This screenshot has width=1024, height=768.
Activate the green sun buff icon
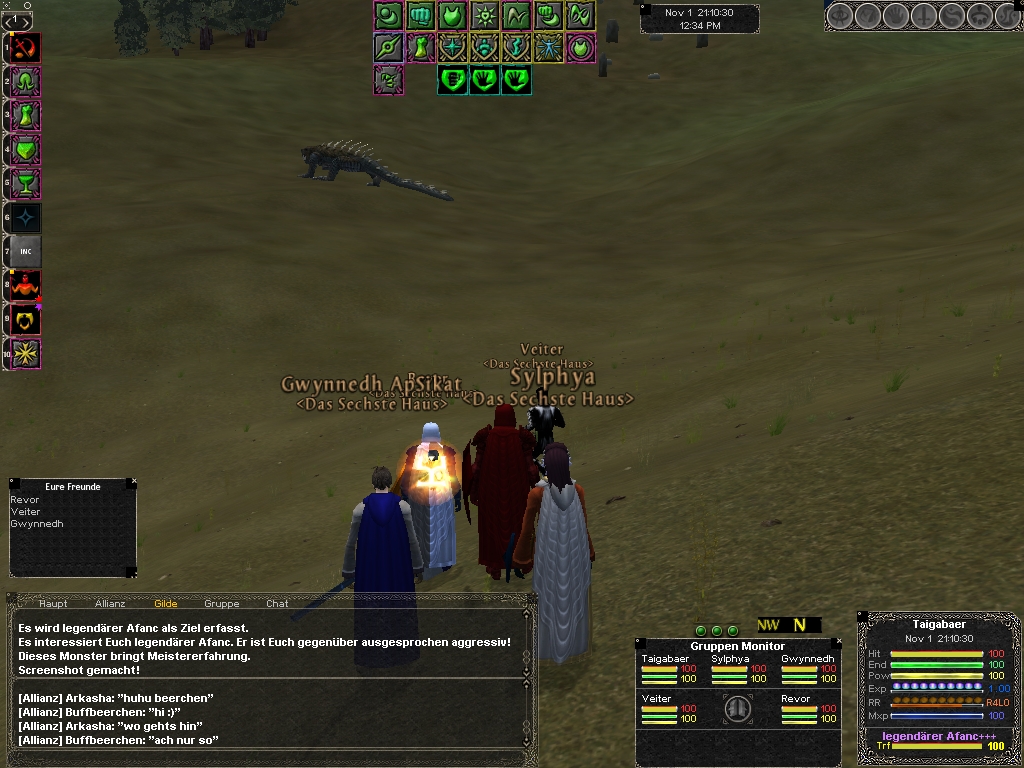click(x=485, y=15)
